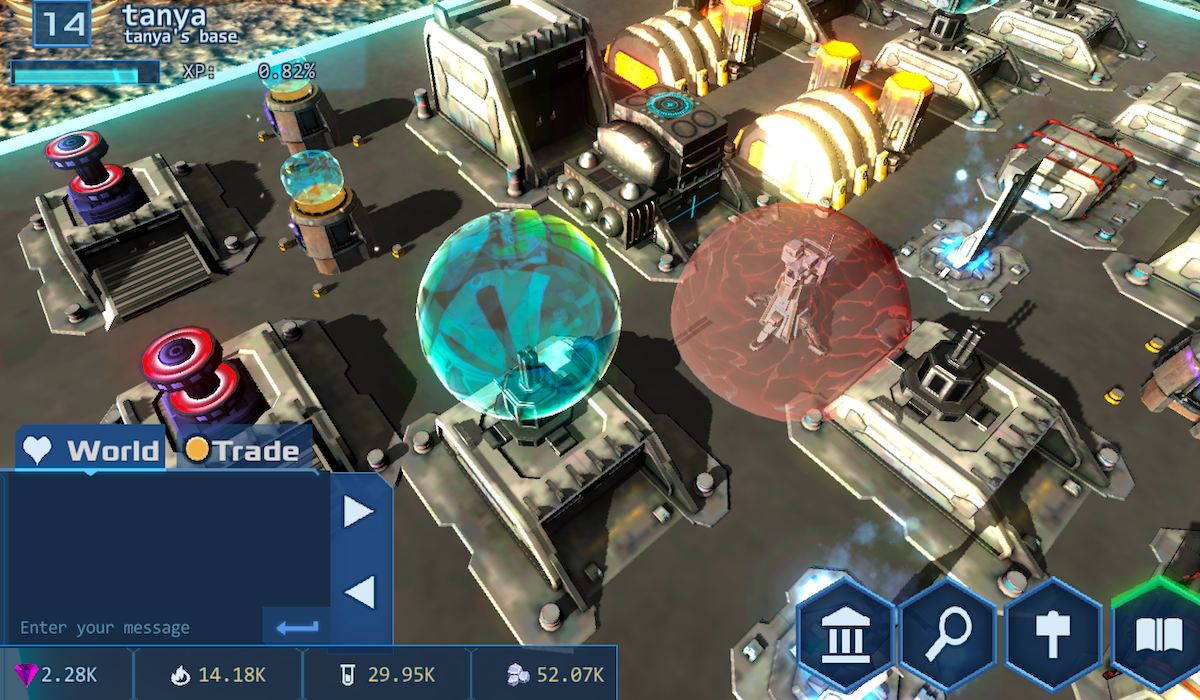Click the left-pointing arrow on the chat panel

[359, 592]
